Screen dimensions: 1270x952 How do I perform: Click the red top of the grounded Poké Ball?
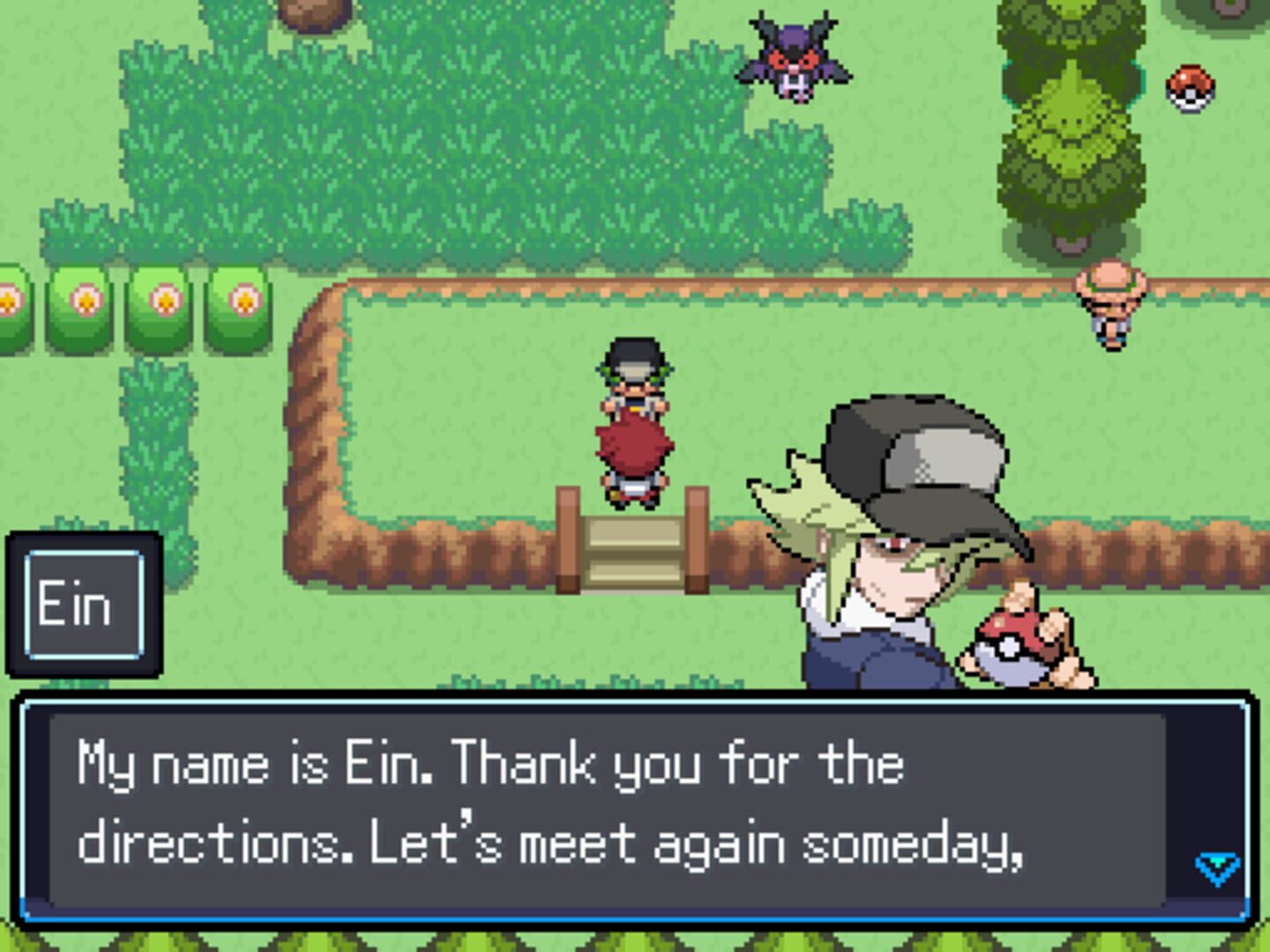click(x=1192, y=75)
